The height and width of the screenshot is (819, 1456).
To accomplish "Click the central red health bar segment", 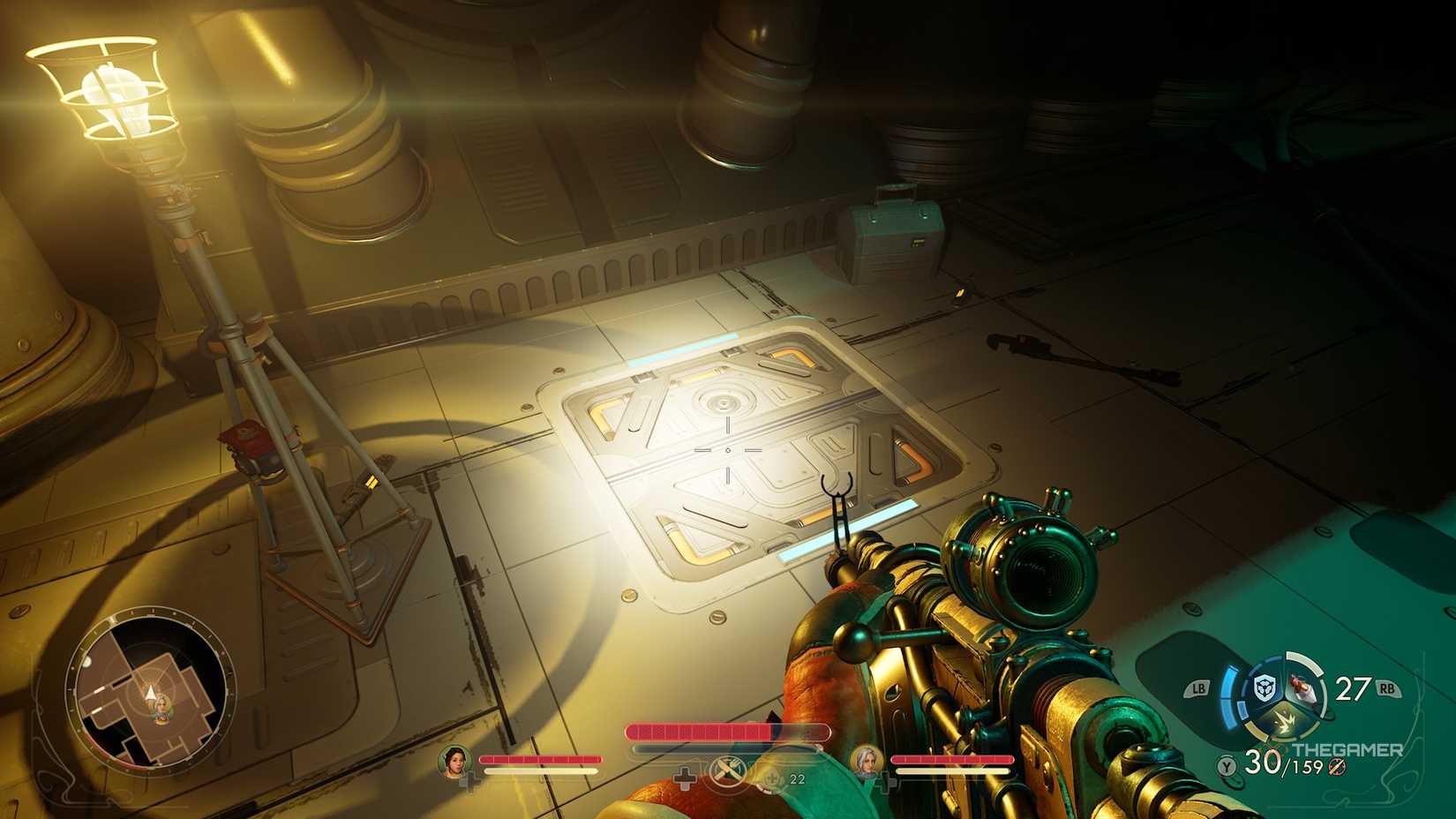I will click(x=728, y=733).
